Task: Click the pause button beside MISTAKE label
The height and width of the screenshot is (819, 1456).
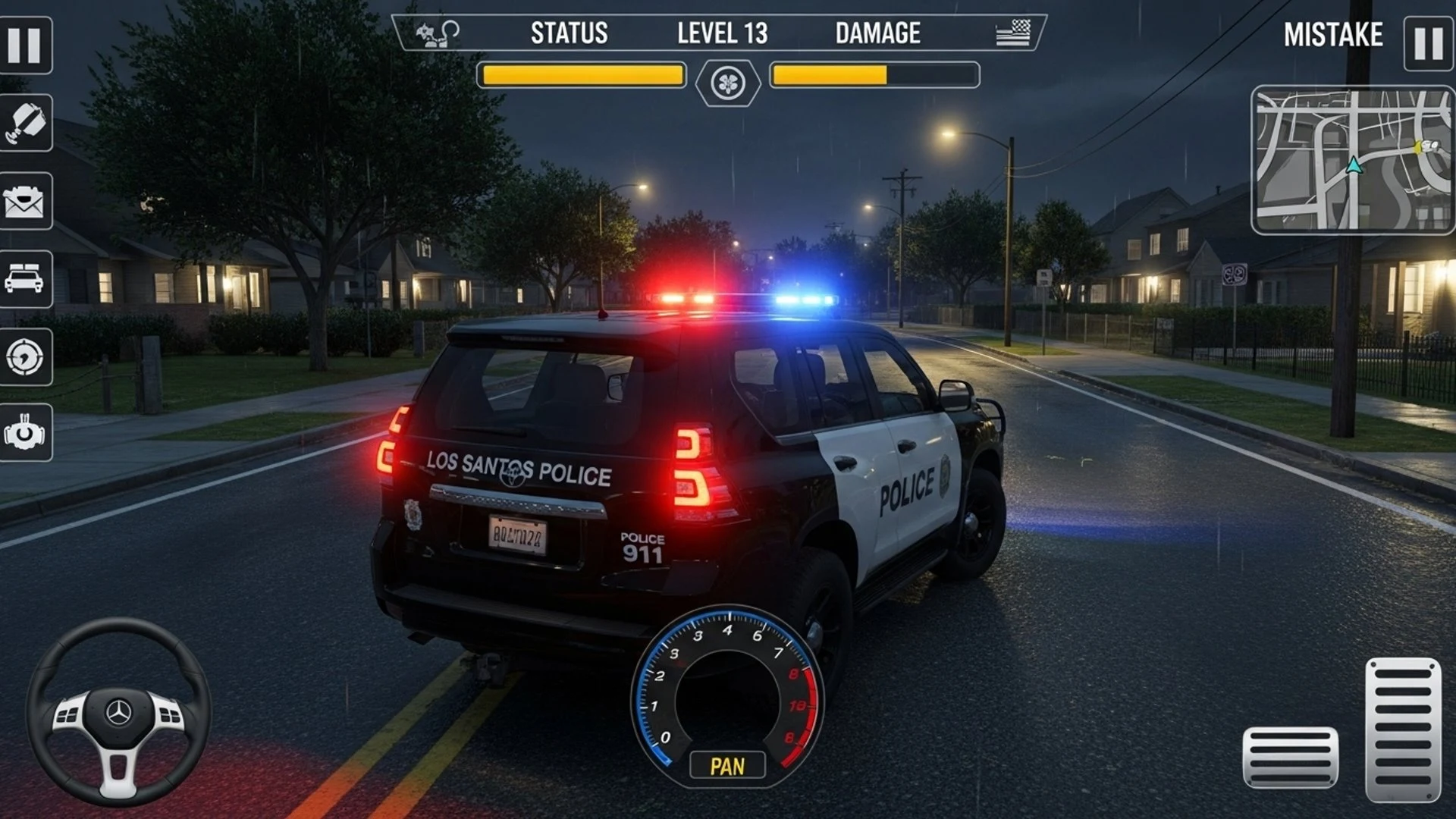Action: click(1428, 44)
